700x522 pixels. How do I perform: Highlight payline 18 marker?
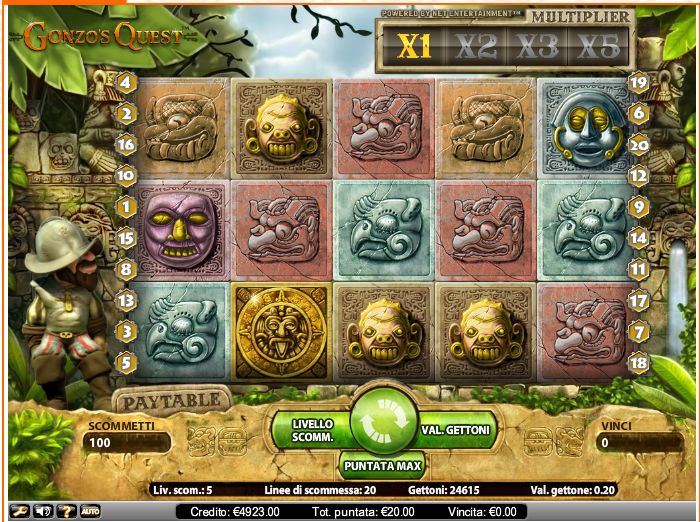[640, 362]
